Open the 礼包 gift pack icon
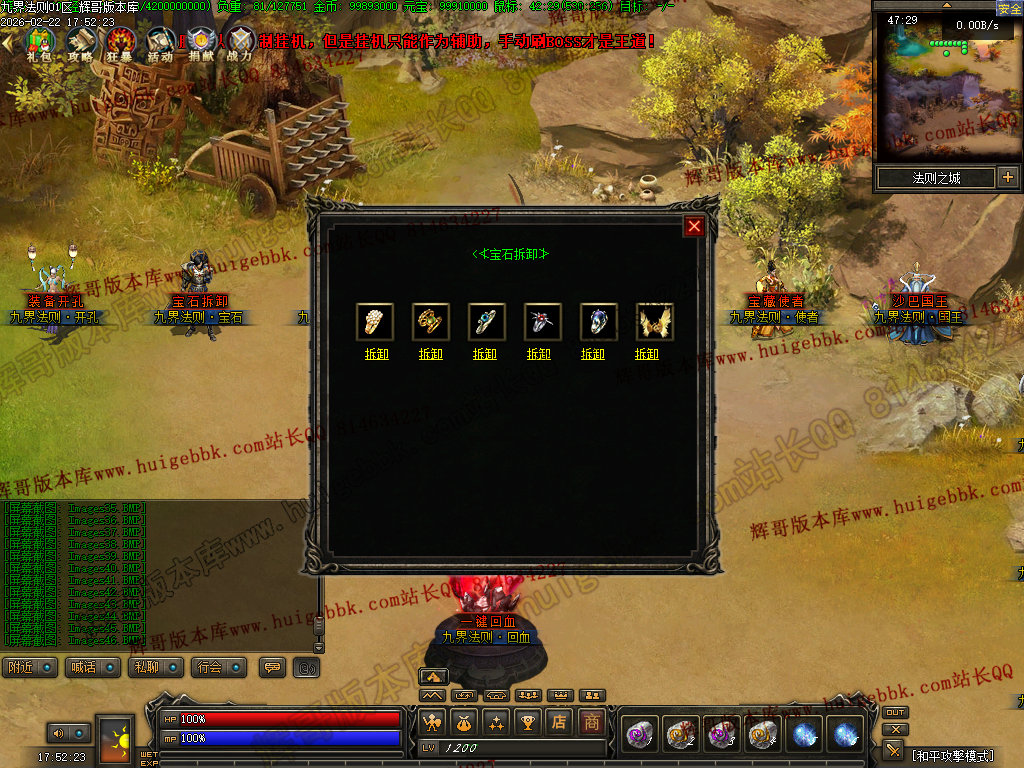The width and height of the screenshot is (1024, 768). pyautogui.click(x=39, y=42)
